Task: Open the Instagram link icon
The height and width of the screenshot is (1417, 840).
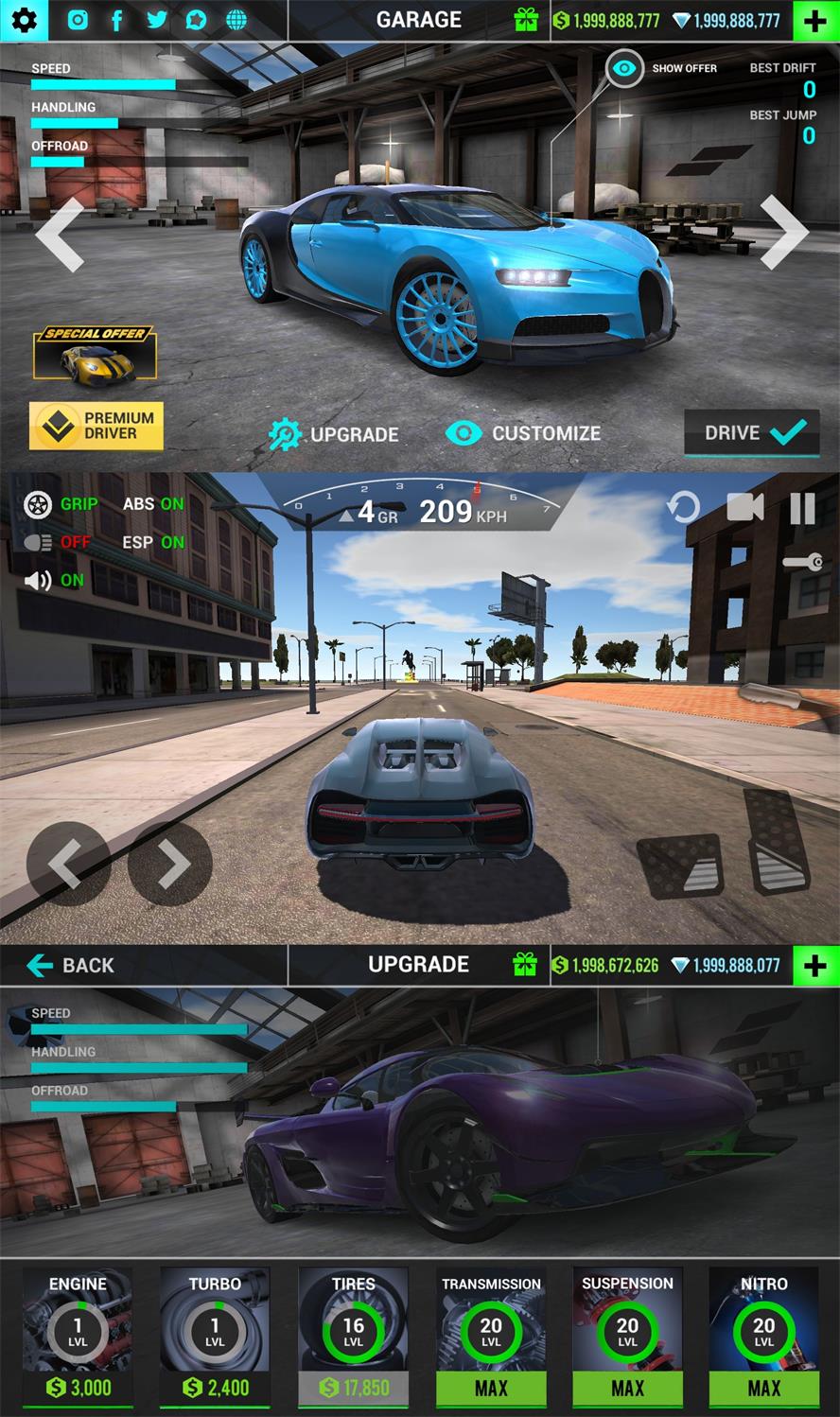Action: [78, 20]
